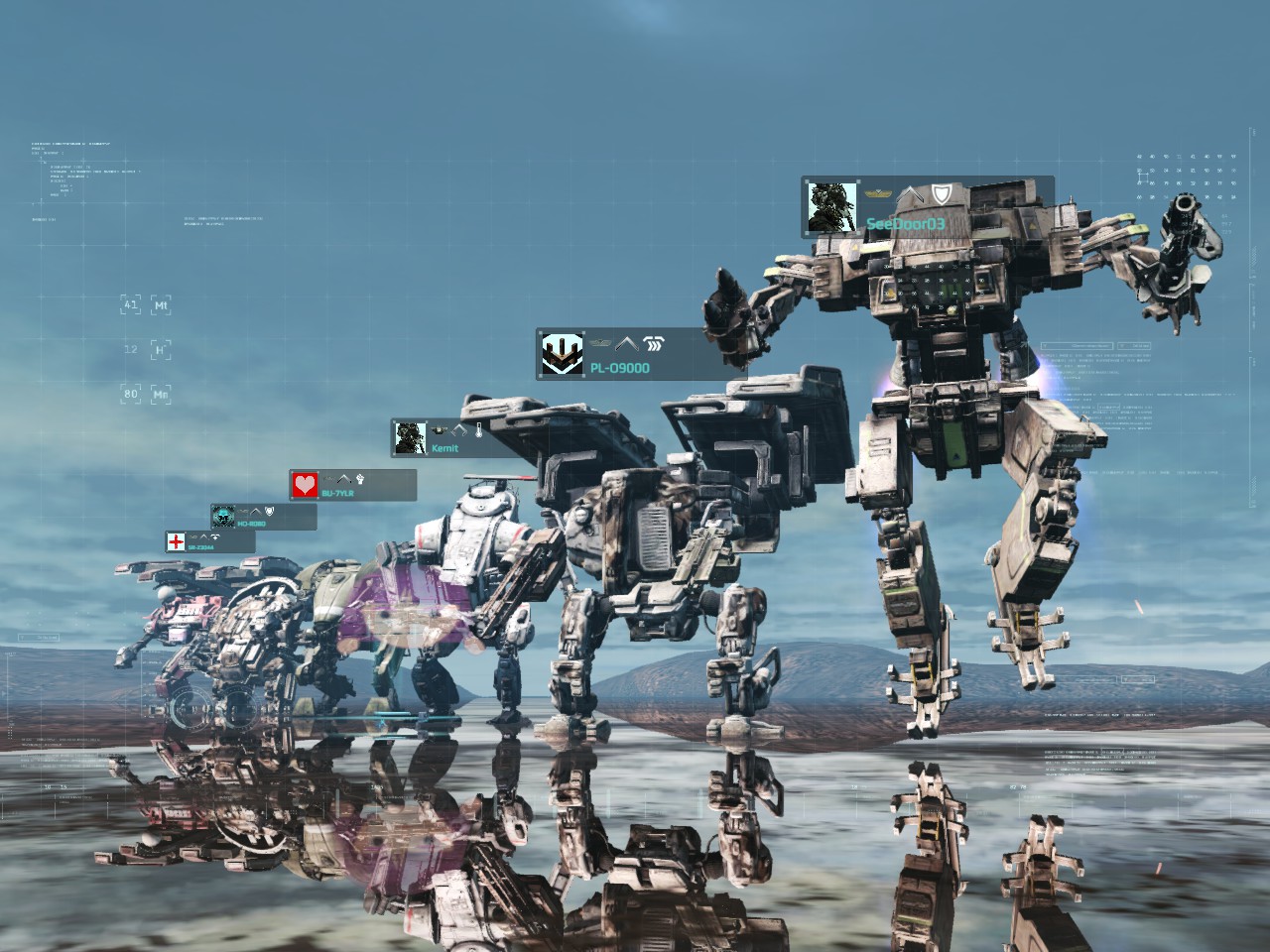Select the fist icon on BU-7YLR's nameplate
1270x952 pixels.
point(360,479)
